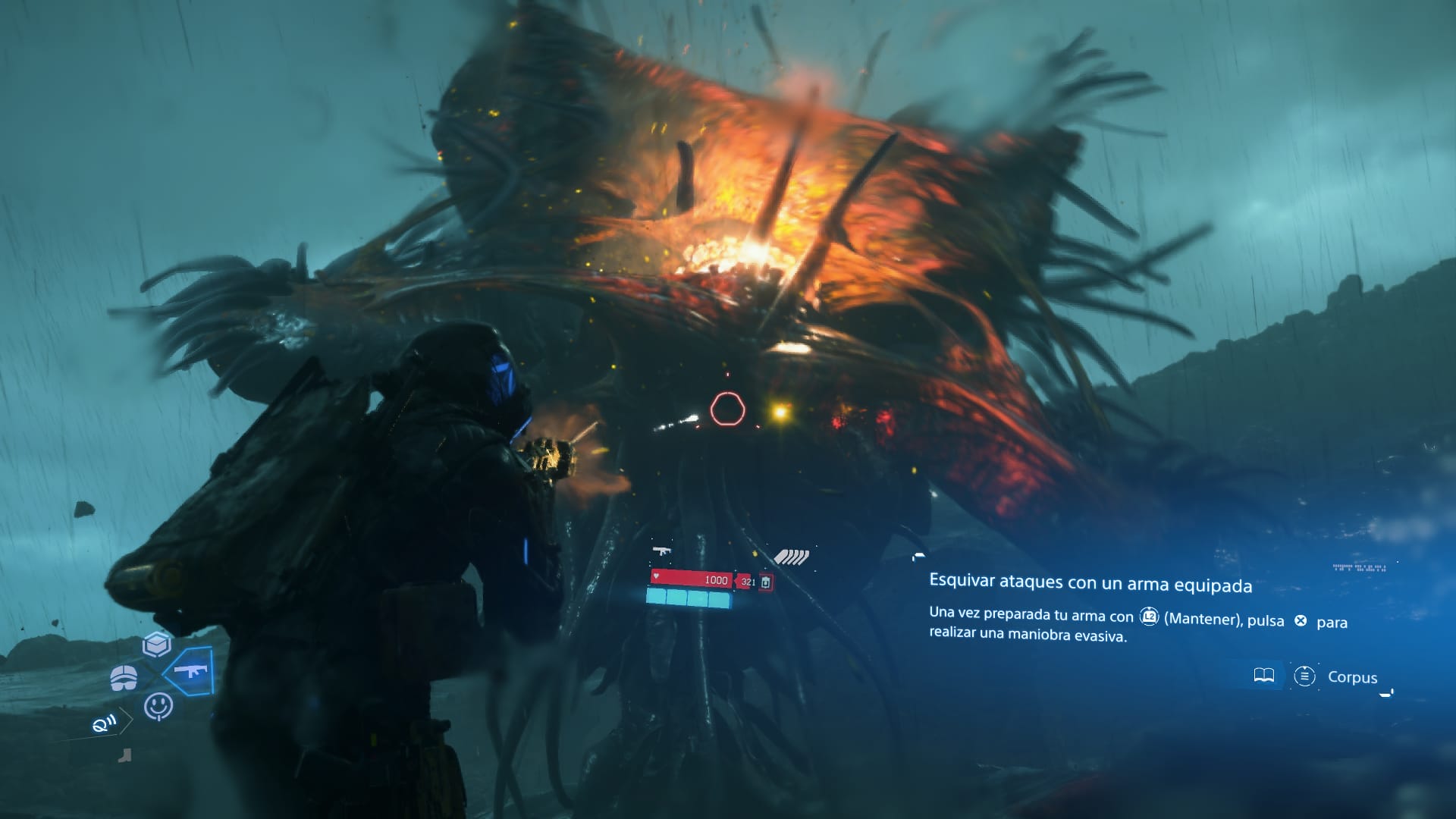Open the Corpus menu entry

pyautogui.click(x=1352, y=677)
